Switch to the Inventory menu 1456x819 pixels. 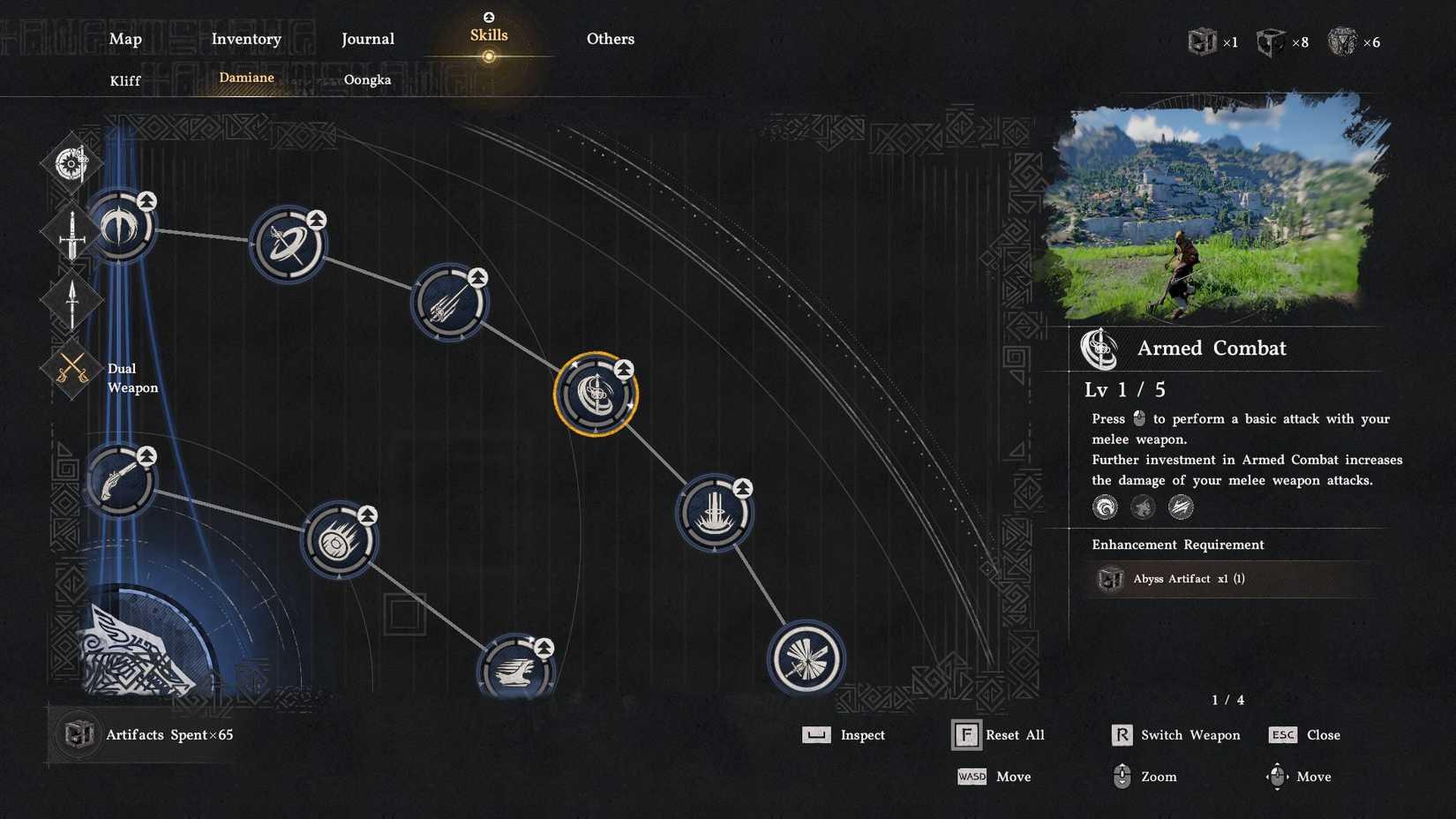pos(246,39)
